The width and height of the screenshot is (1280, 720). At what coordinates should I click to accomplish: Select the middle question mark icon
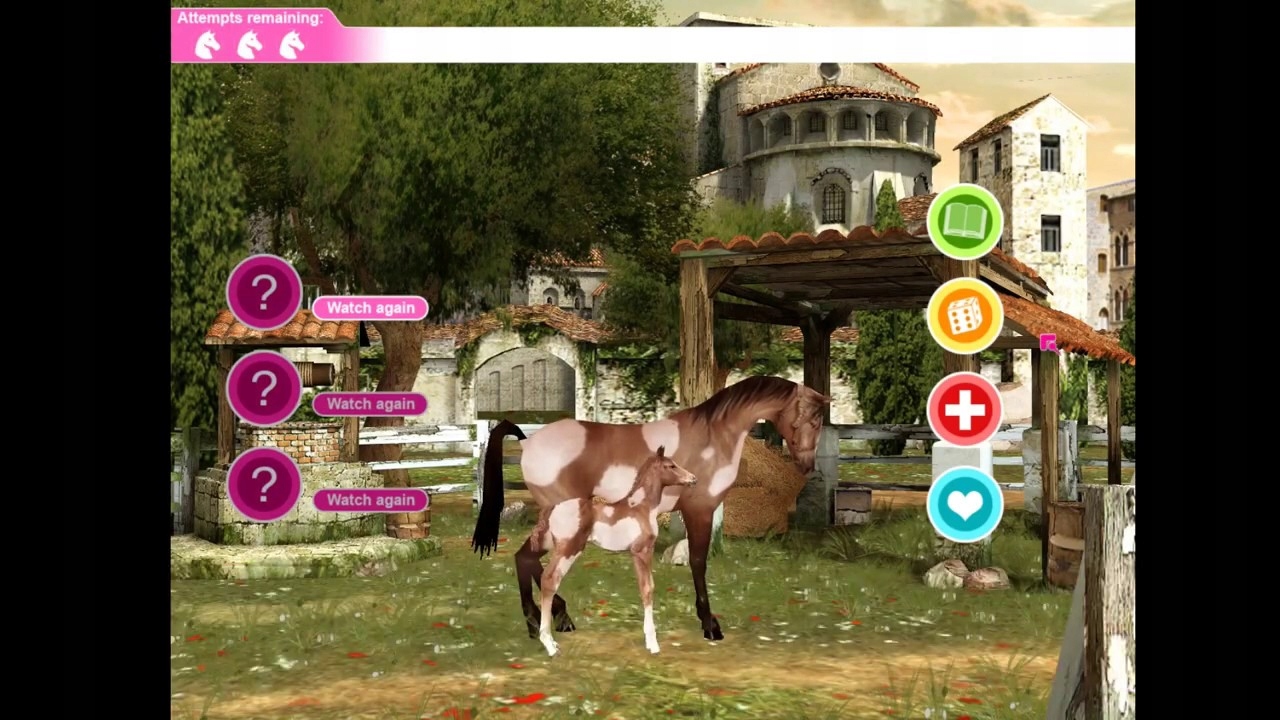263,387
